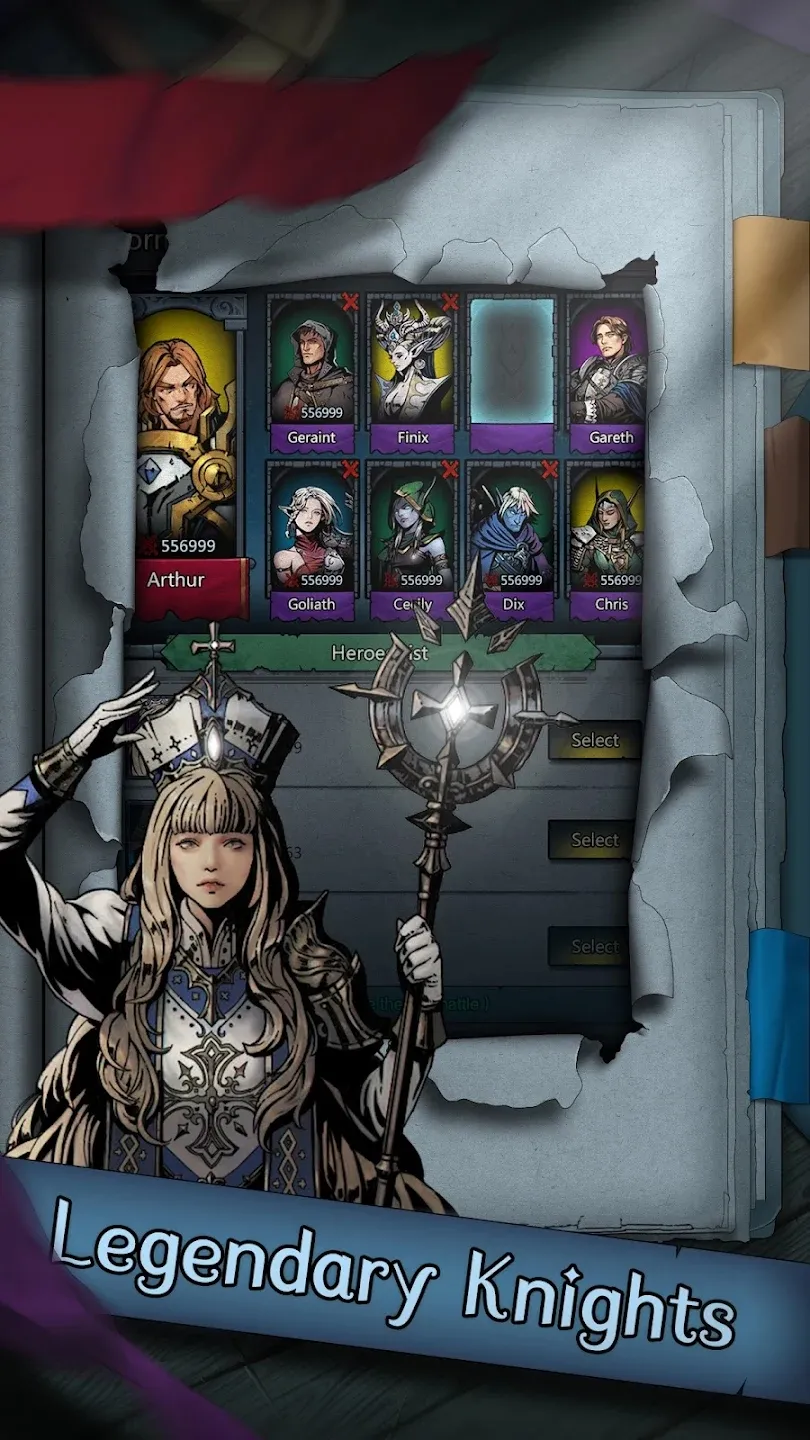Open the Heroes List banner
810x1440 pixels.
[x=380, y=653]
